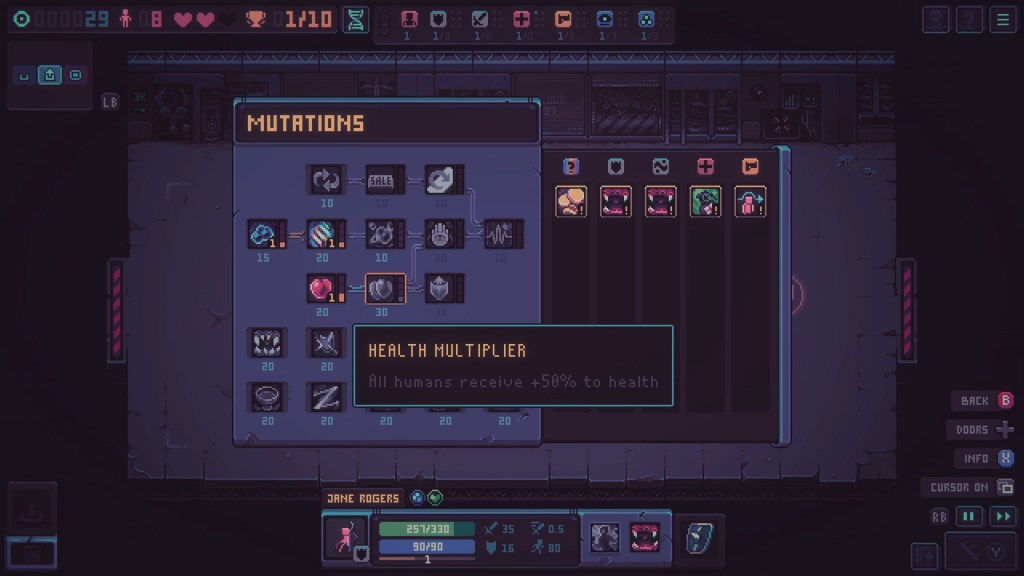Pick the circular arrows mutation node
Image resolution: width=1024 pixels, height=576 pixels.
click(325, 180)
